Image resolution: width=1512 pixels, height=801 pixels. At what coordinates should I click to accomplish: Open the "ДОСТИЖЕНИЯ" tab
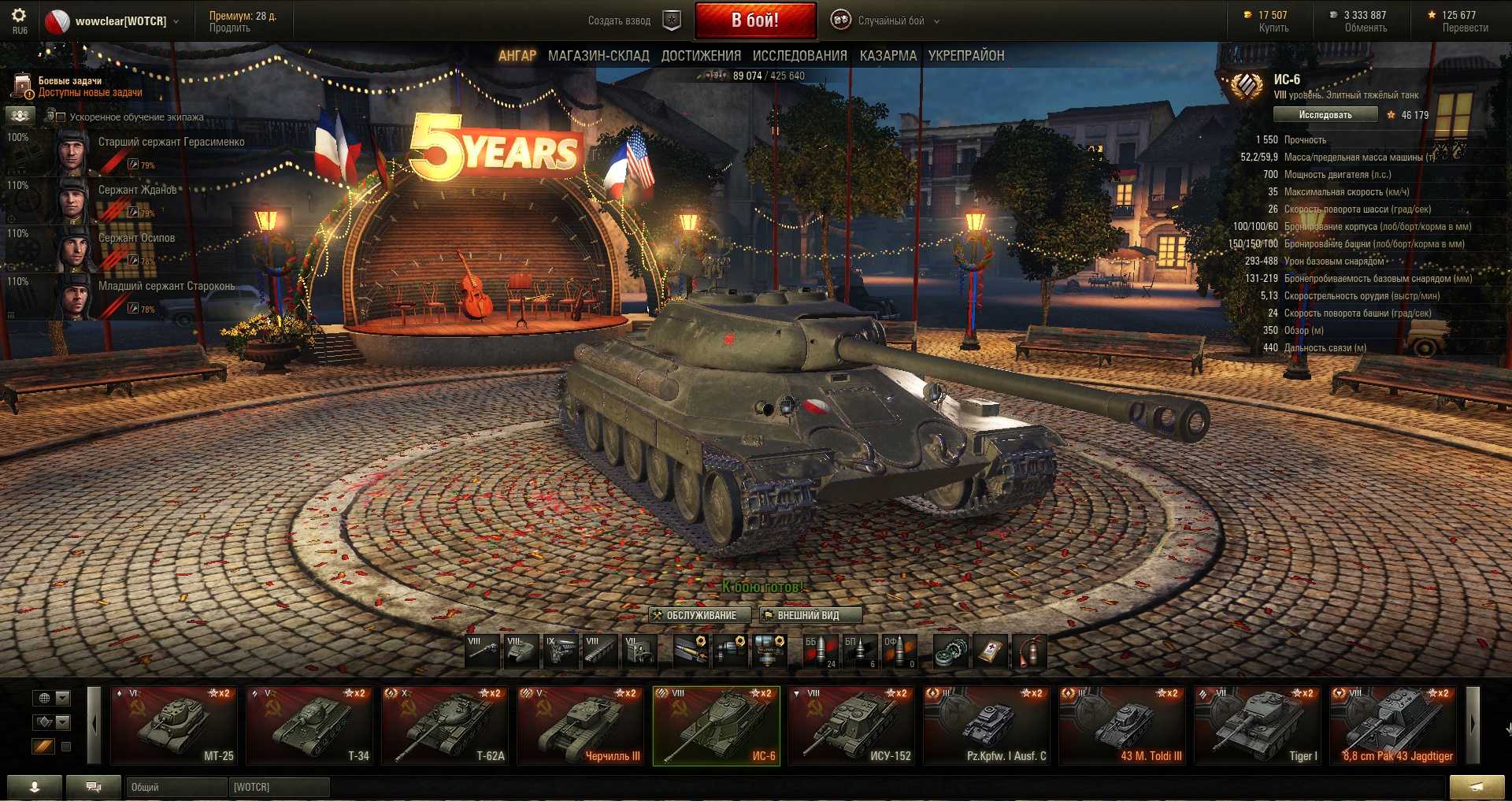(701, 56)
